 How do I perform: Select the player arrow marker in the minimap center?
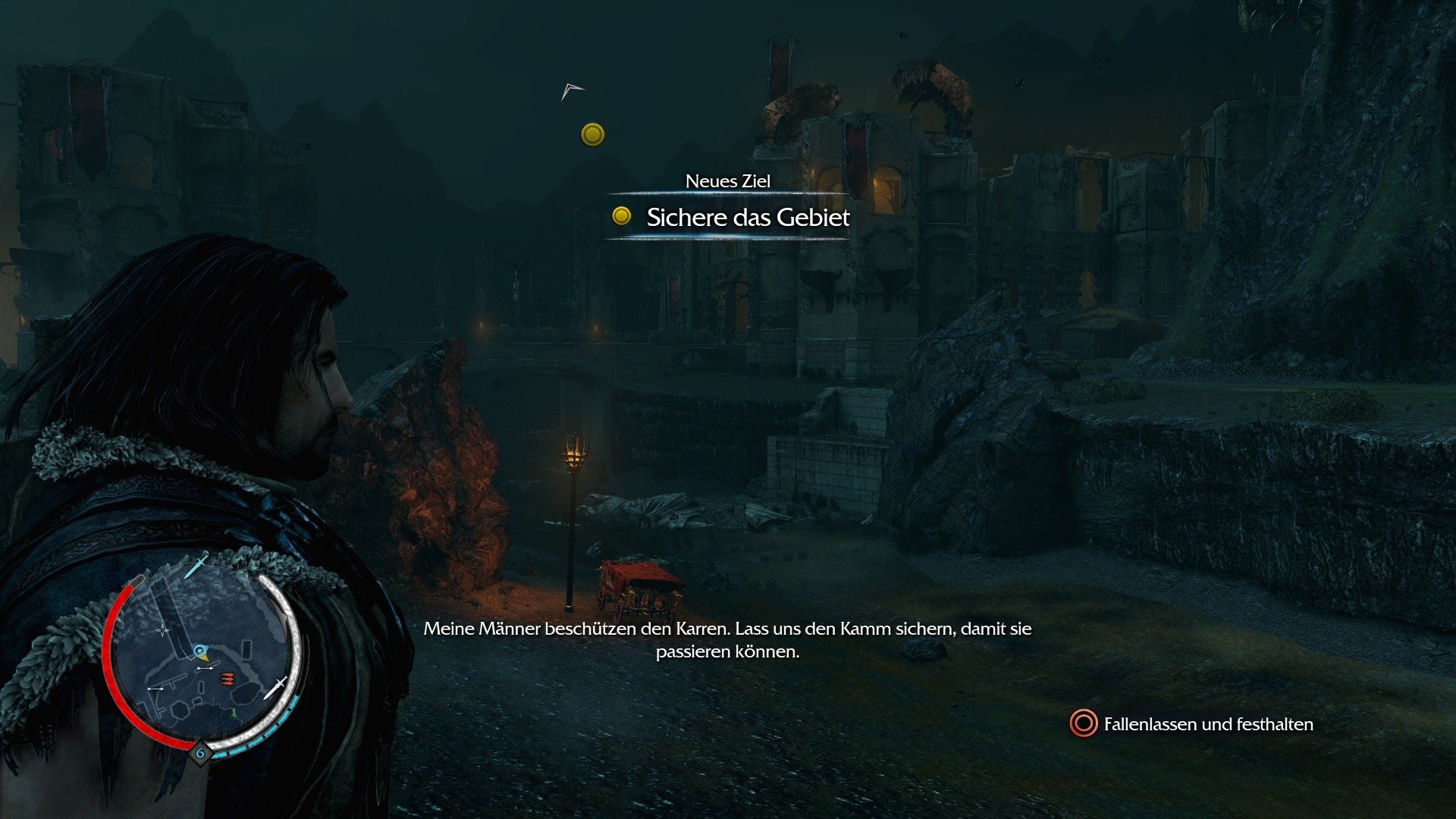[202, 652]
